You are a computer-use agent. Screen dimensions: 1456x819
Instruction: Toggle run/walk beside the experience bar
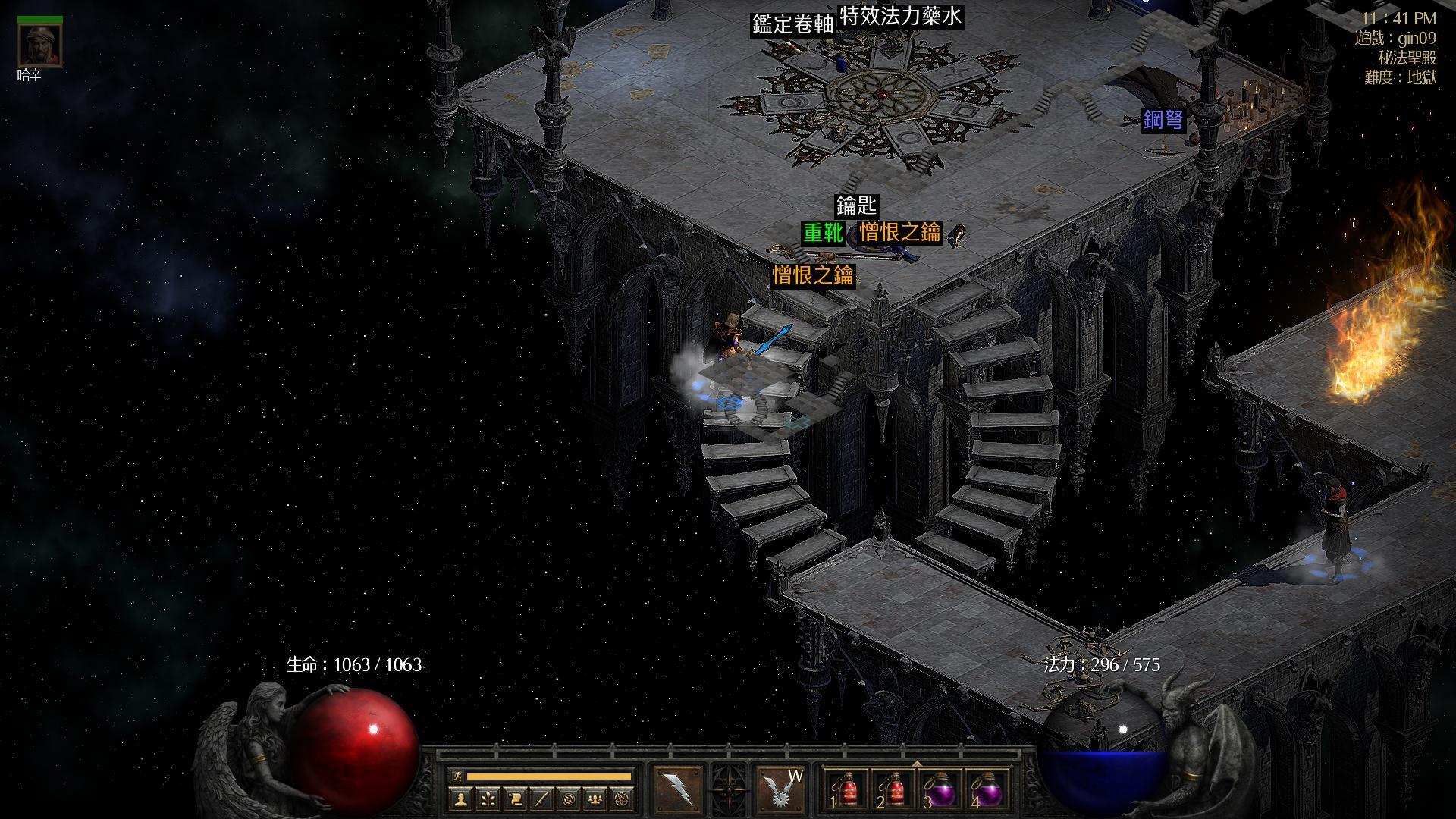point(457,776)
